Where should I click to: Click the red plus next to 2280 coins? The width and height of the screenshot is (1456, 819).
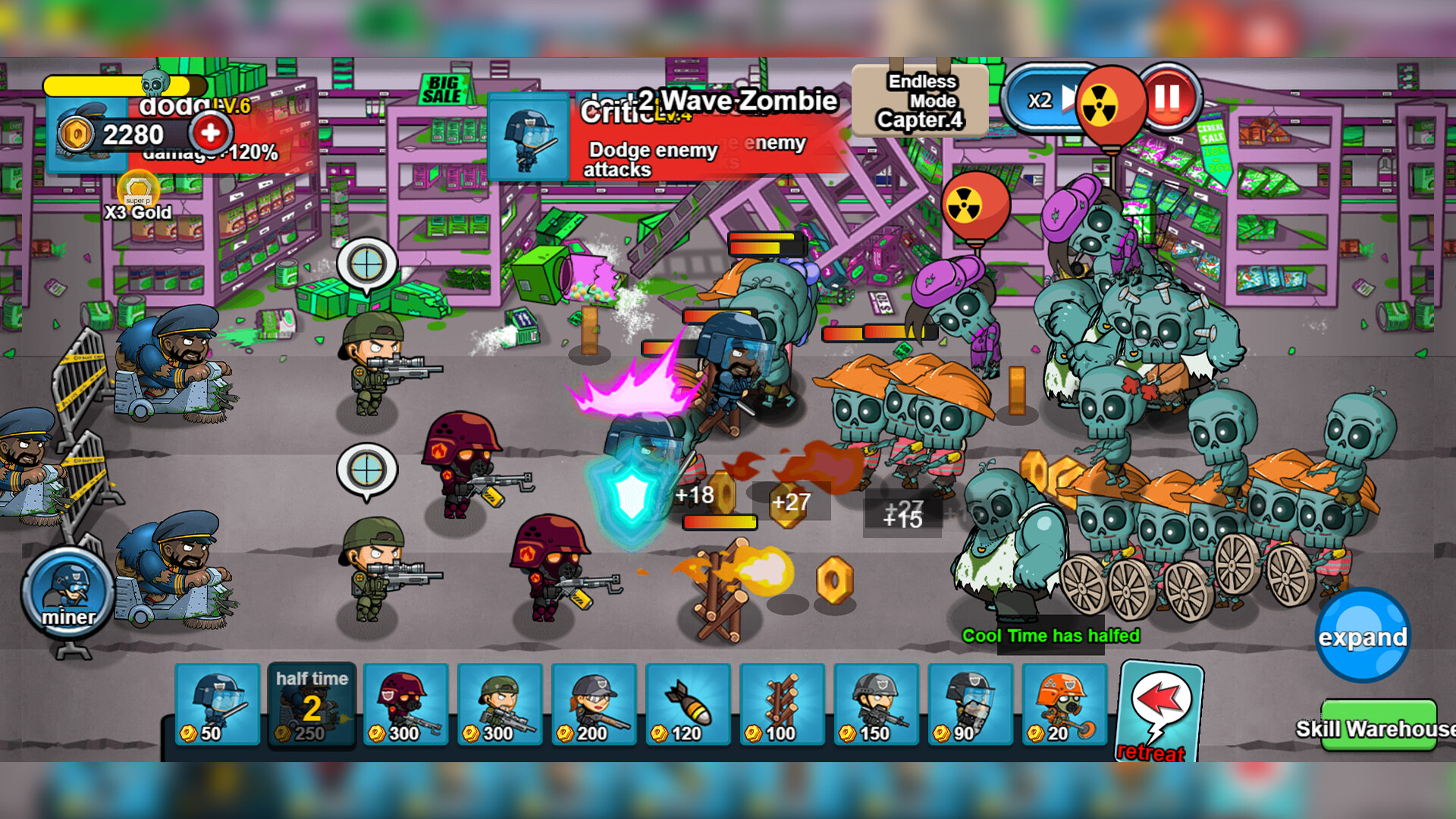click(x=210, y=132)
